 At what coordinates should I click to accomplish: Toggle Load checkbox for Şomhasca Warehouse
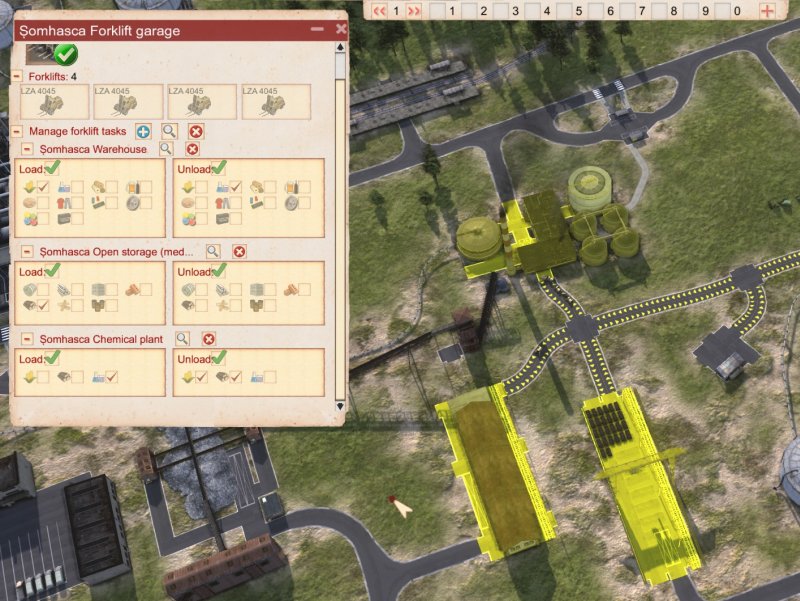point(52,168)
